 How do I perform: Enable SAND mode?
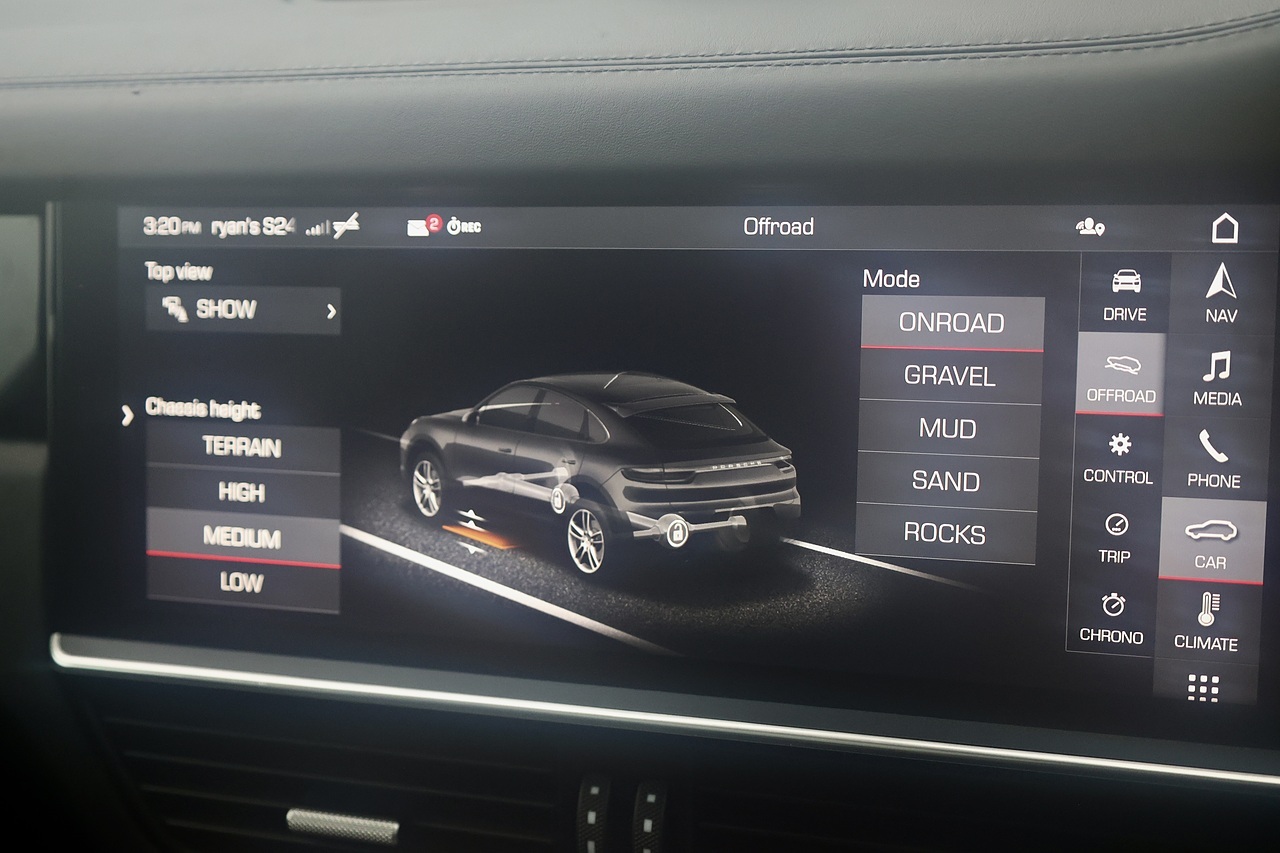[x=947, y=482]
